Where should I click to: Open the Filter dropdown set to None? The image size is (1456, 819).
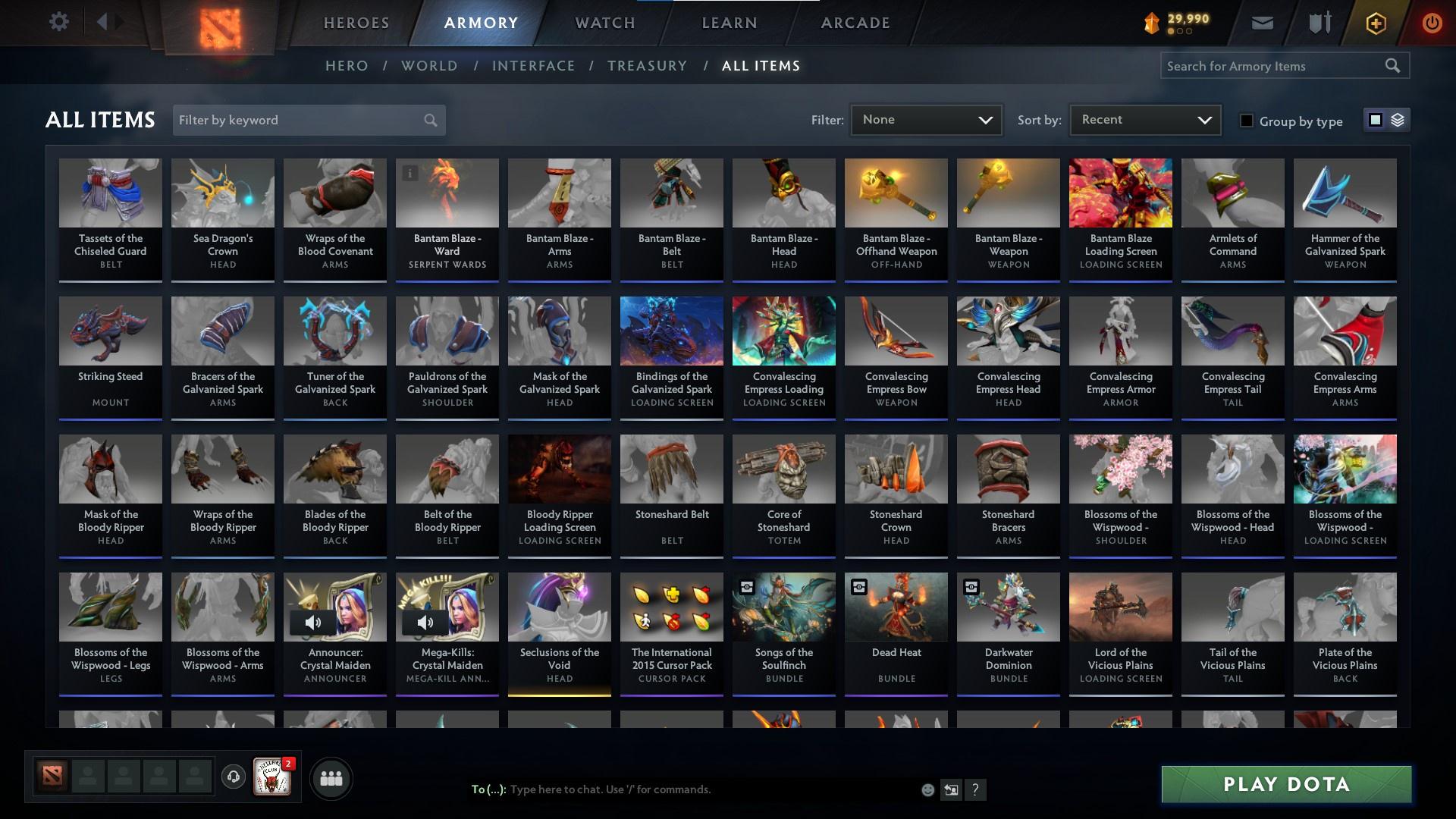click(925, 120)
